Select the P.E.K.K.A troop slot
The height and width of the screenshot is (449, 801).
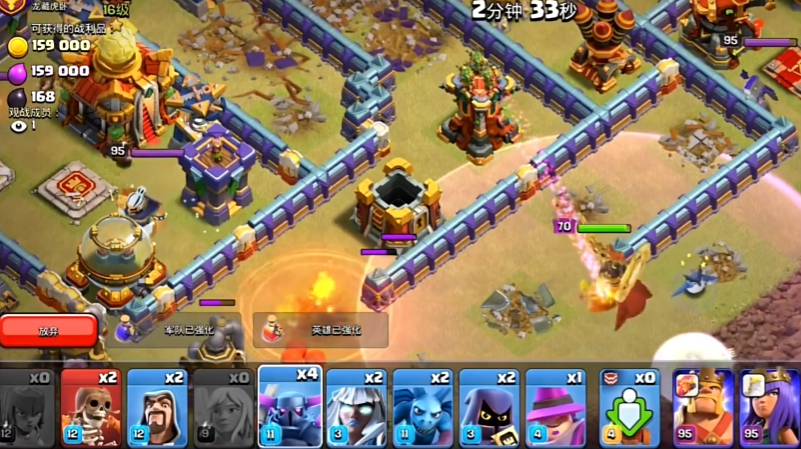pos(290,405)
